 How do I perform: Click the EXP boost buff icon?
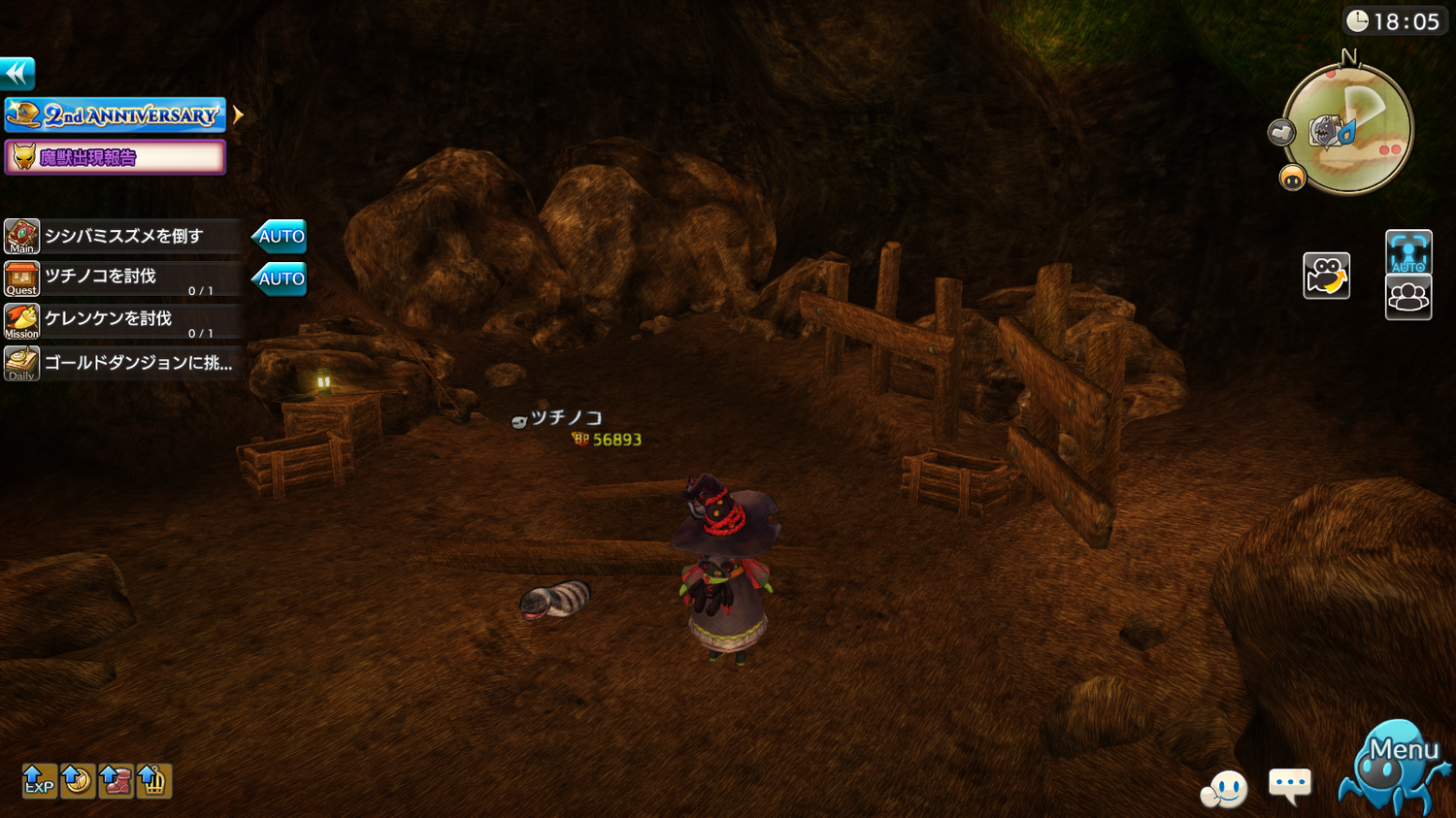[x=39, y=780]
